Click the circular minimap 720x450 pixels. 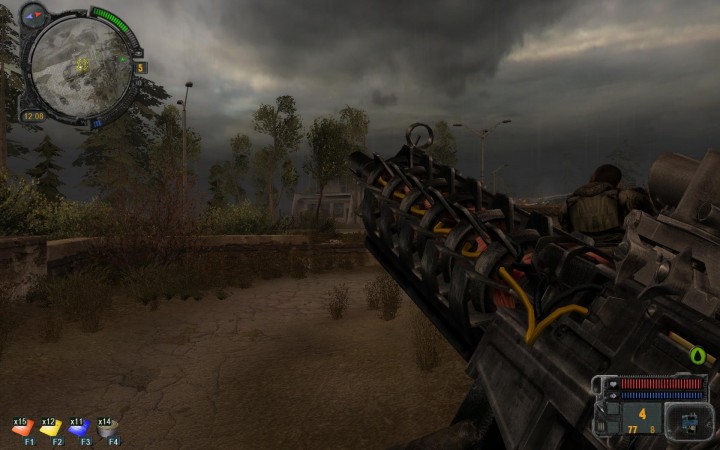tap(79, 62)
